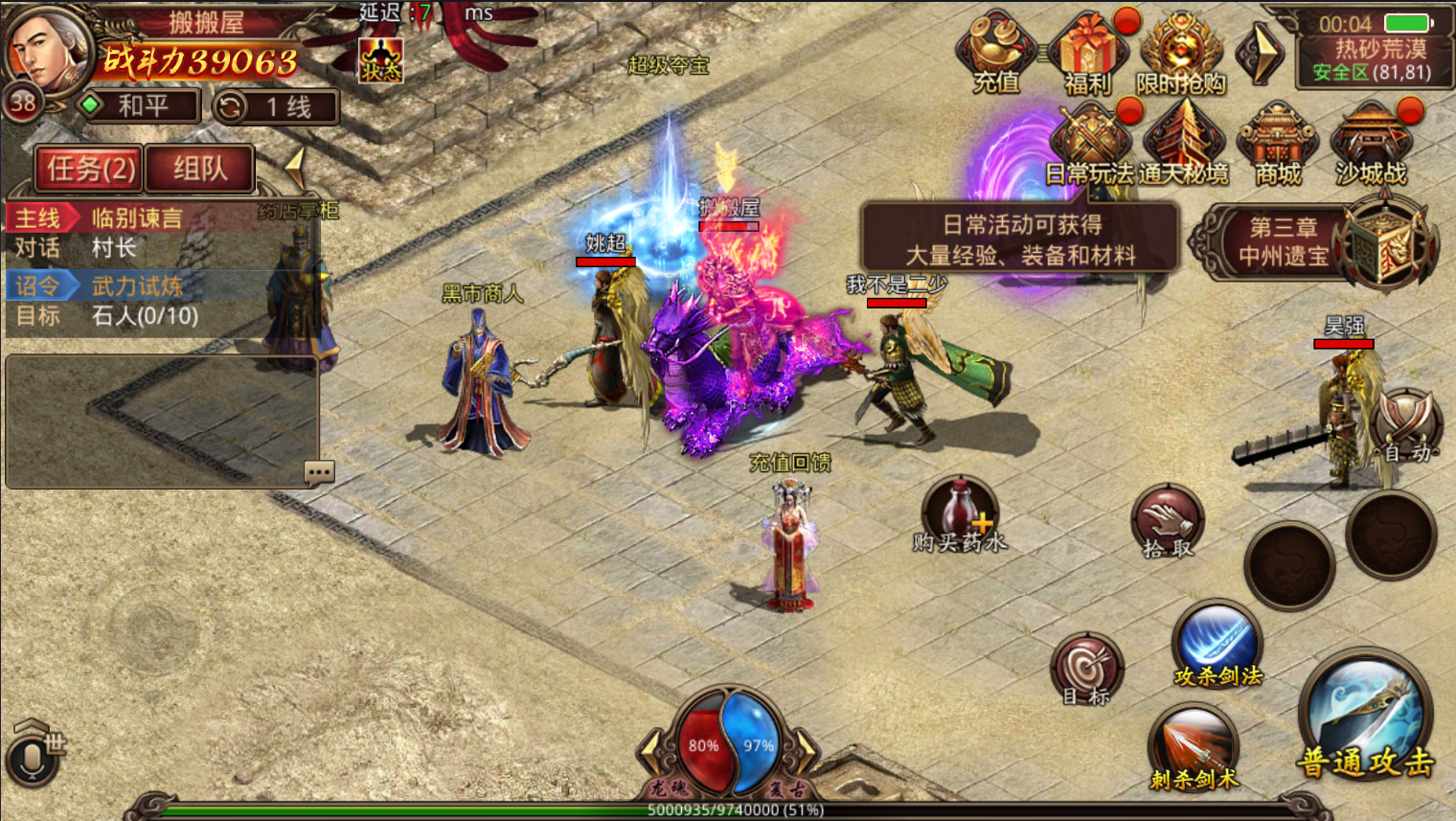Open the 福利 gift box menu
This screenshot has width=1456, height=821.
(x=1088, y=54)
